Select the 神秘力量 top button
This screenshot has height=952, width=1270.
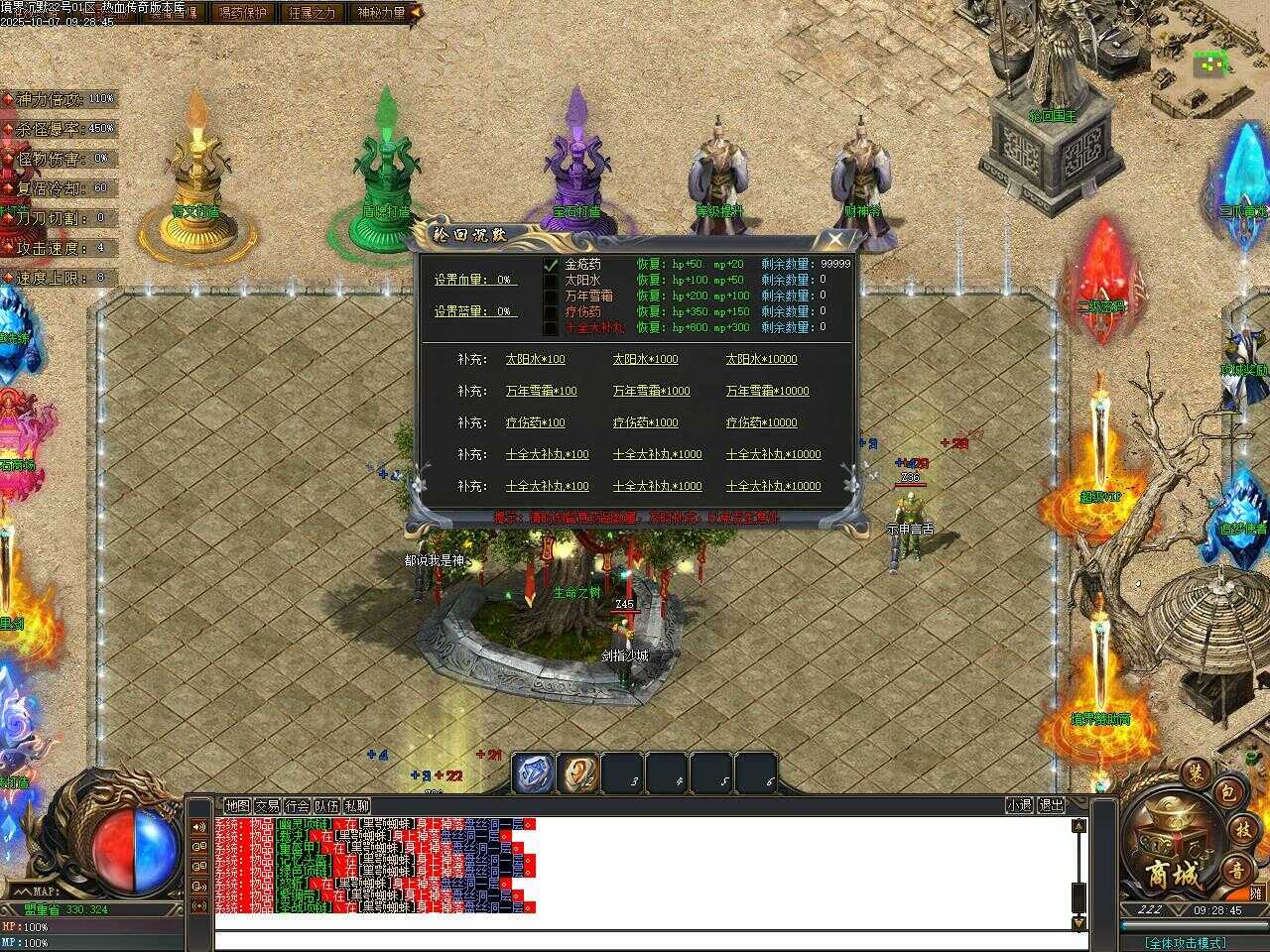tap(383, 13)
